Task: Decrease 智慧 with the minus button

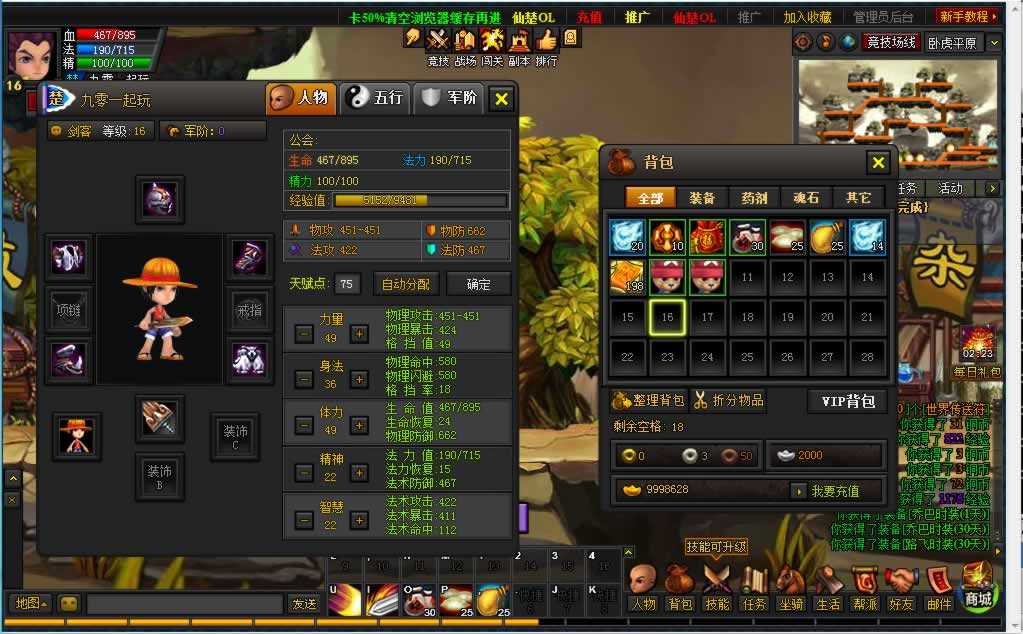Action: (x=304, y=520)
